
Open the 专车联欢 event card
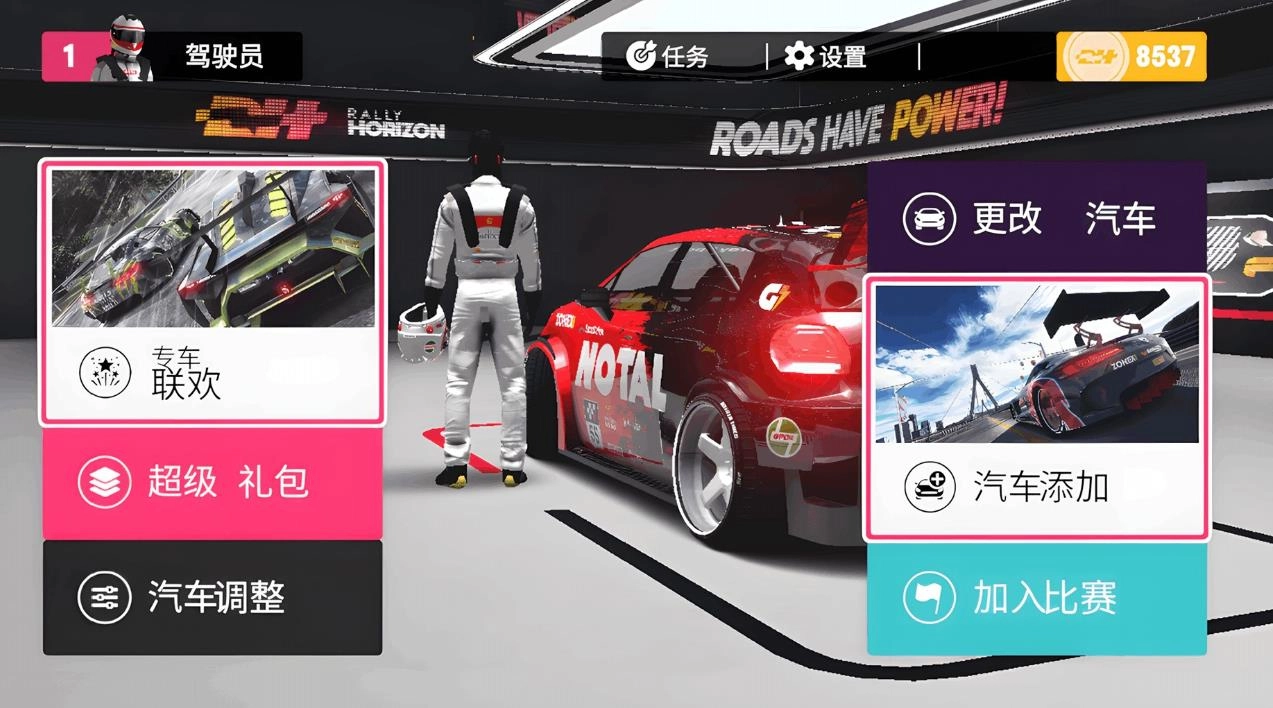click(211, 292)
